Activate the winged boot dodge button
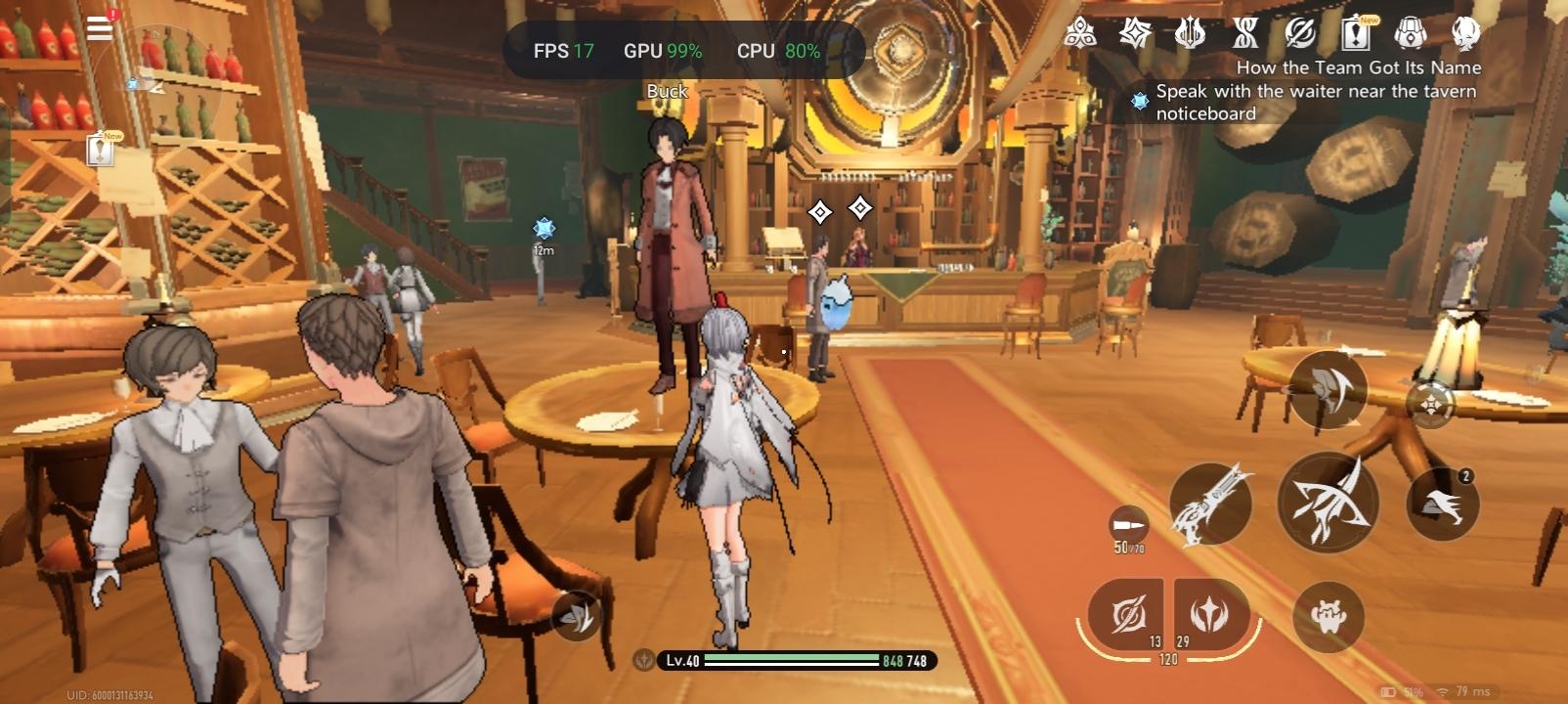The image size is (1568, 704). coord(1442,505)
